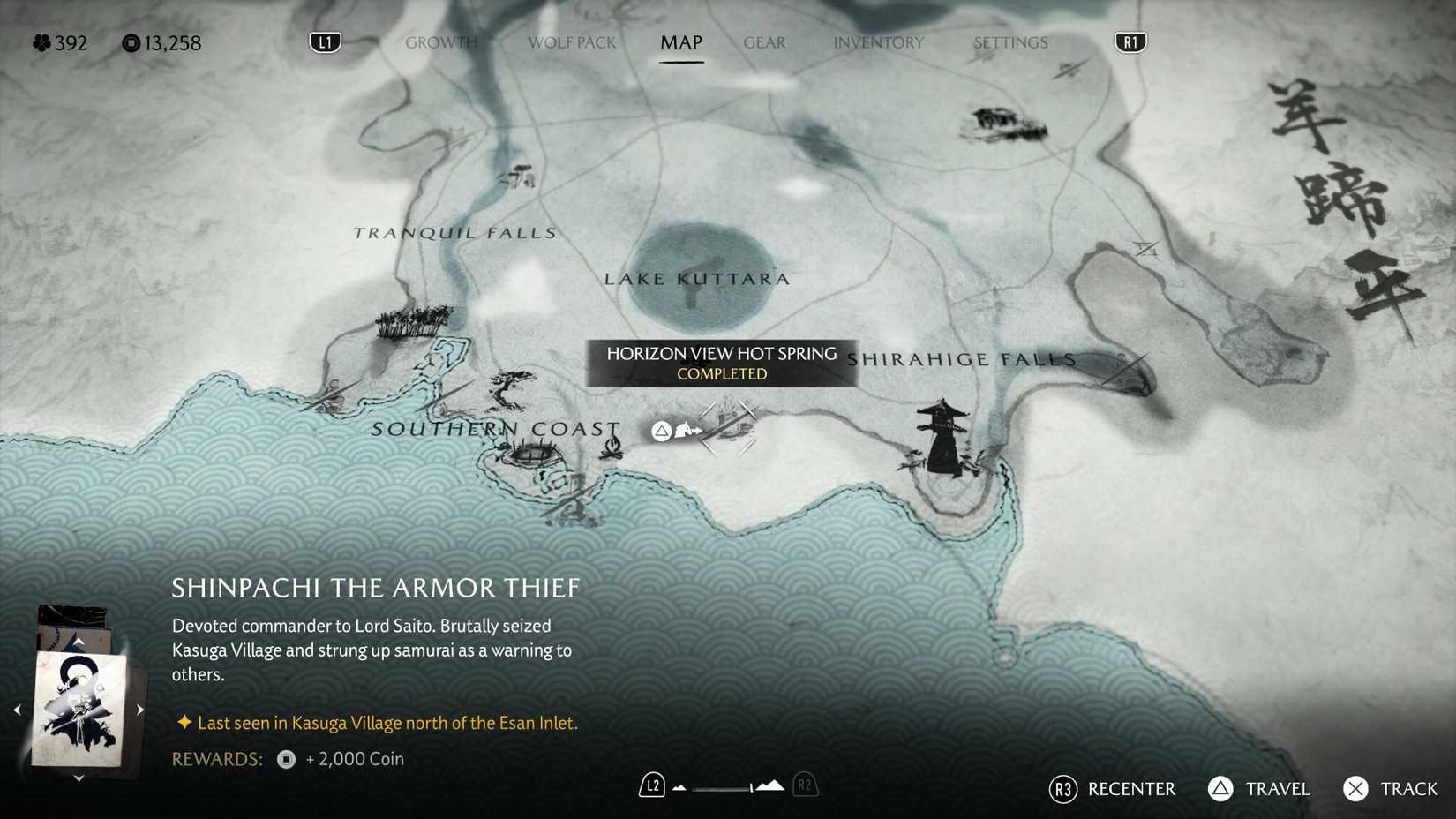Click the campfire icon on the Southern Coast

click(612, 447)
